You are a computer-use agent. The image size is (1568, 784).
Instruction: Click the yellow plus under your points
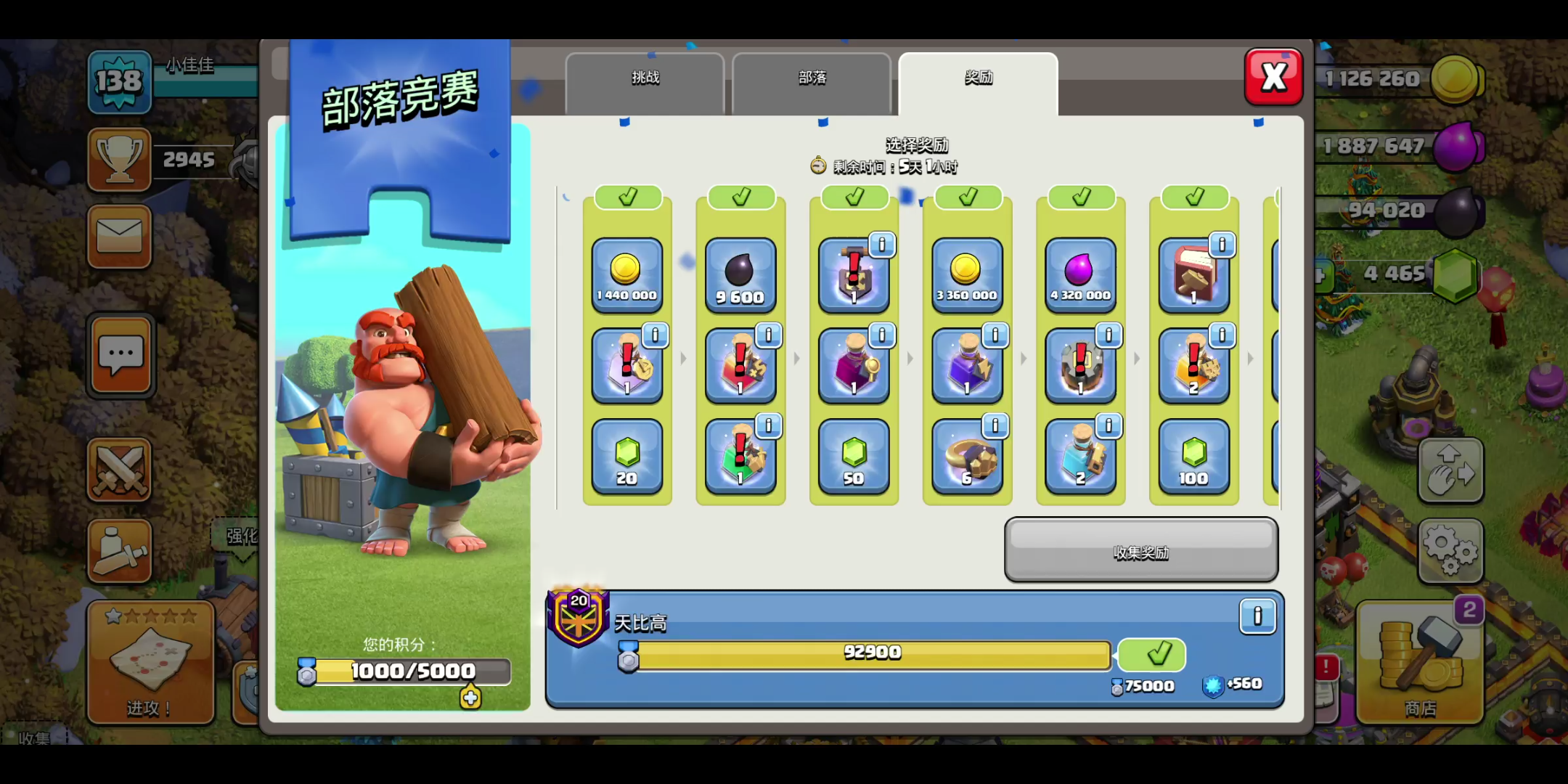coord(470,698)
